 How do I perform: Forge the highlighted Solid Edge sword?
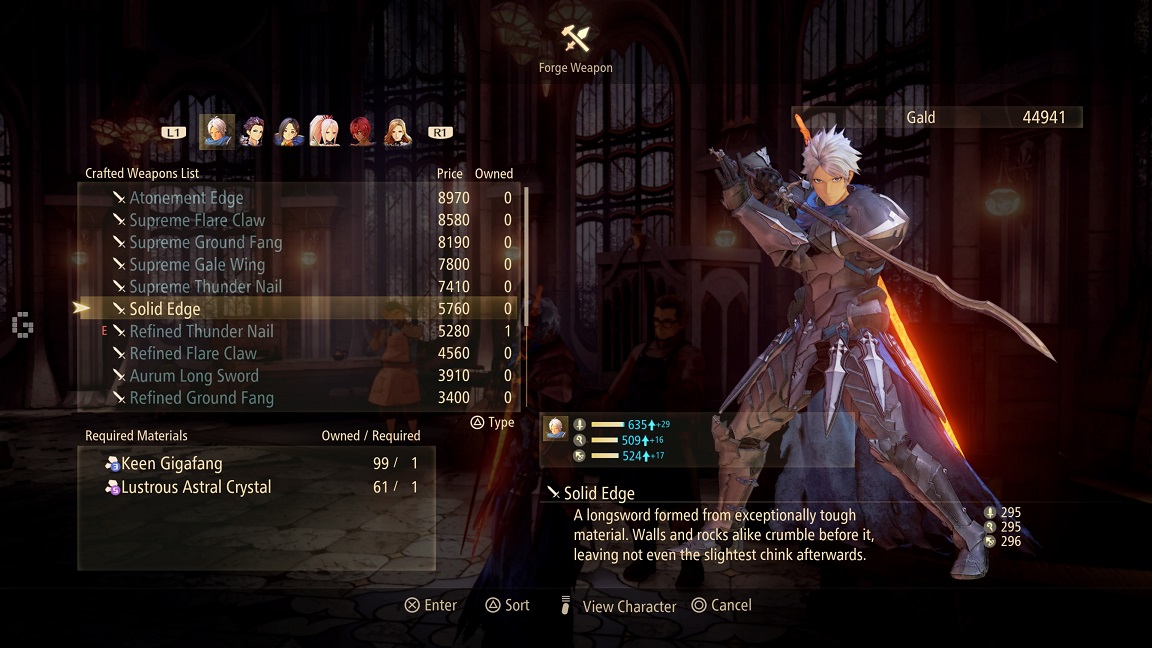click(x=165, y=309)
